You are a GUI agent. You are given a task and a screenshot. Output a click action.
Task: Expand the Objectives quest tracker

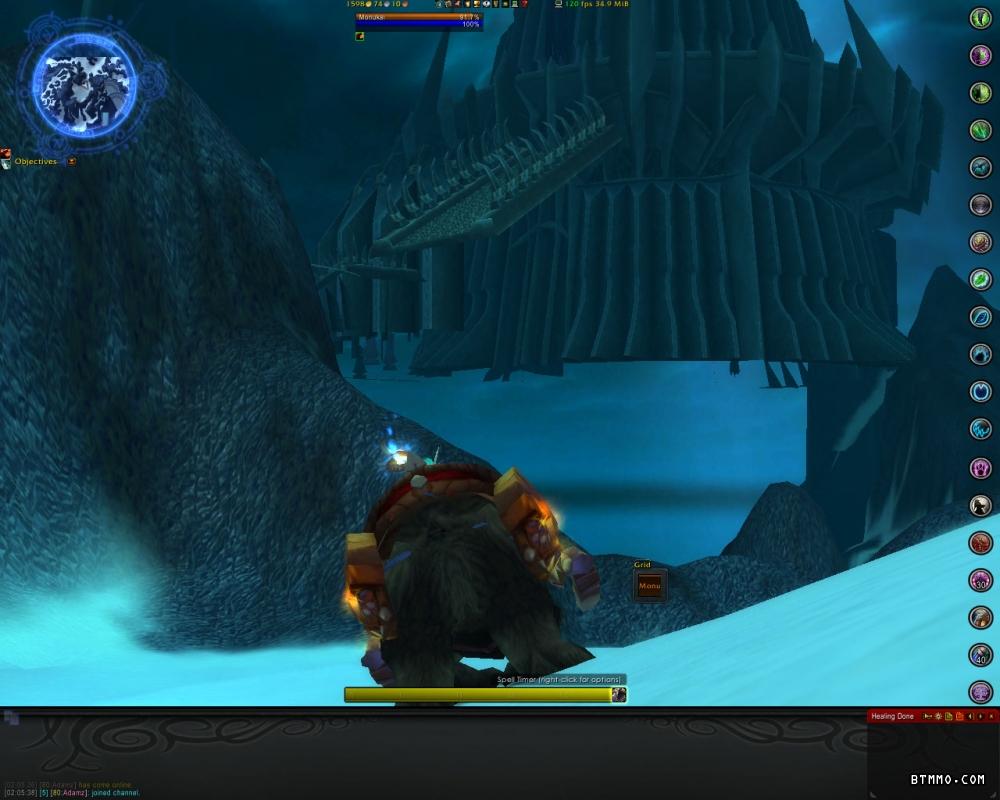click(x=72, y=161)
